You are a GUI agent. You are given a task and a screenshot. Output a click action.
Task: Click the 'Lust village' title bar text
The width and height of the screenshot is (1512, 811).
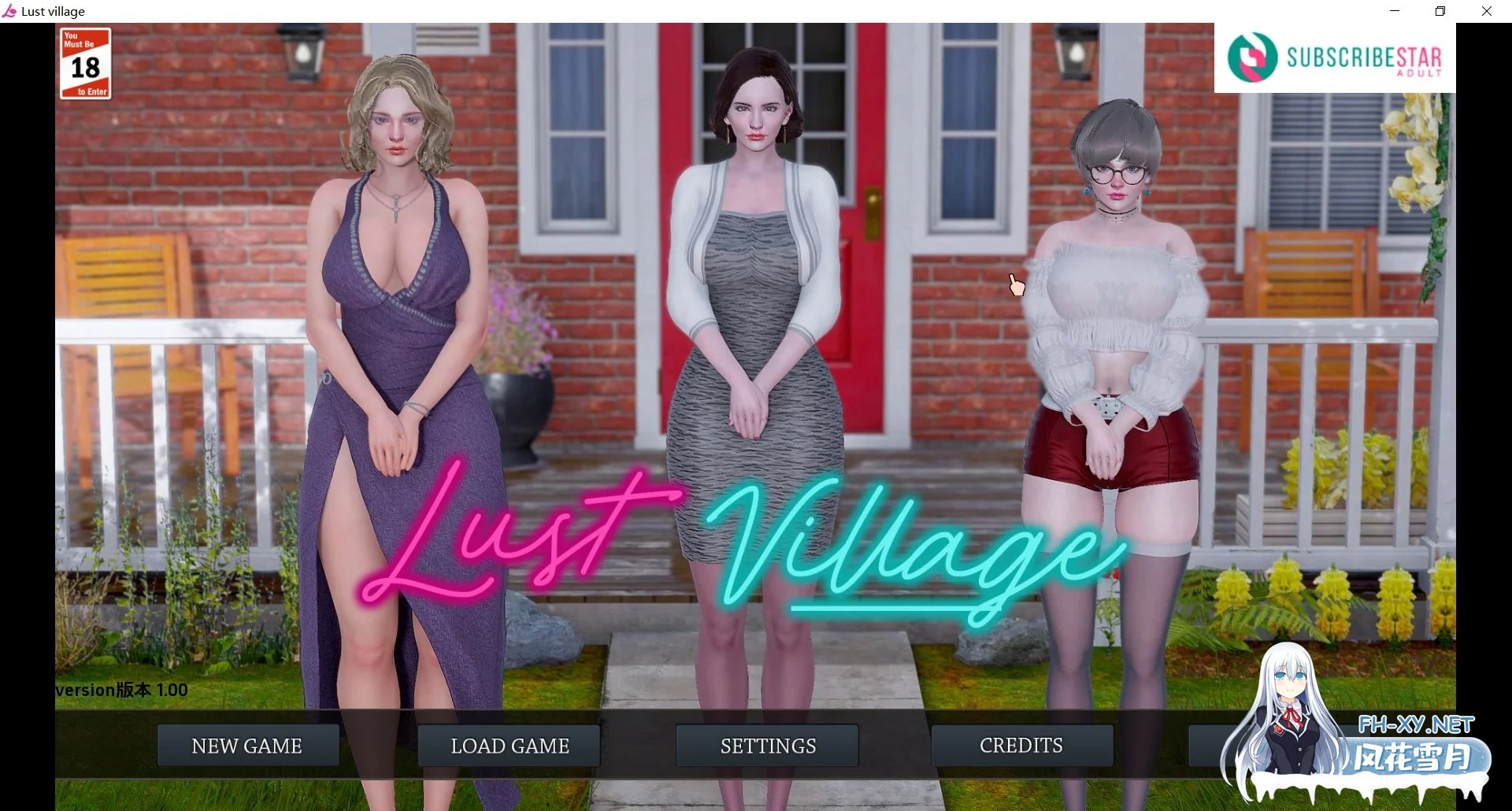pyautogui.click(x=52, y=10)
